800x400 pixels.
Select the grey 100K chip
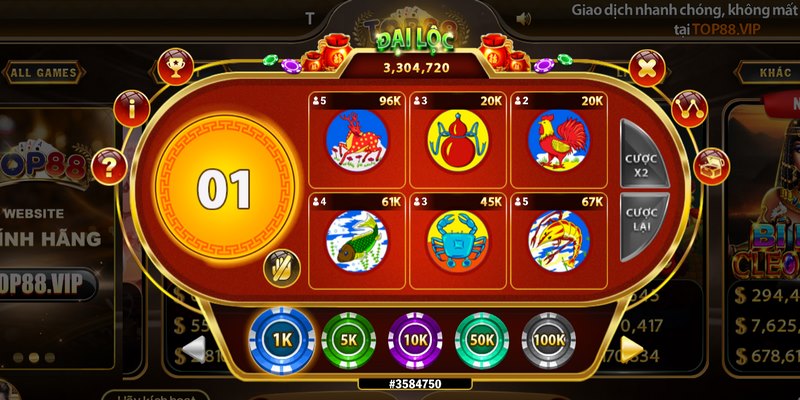(548, 340)
